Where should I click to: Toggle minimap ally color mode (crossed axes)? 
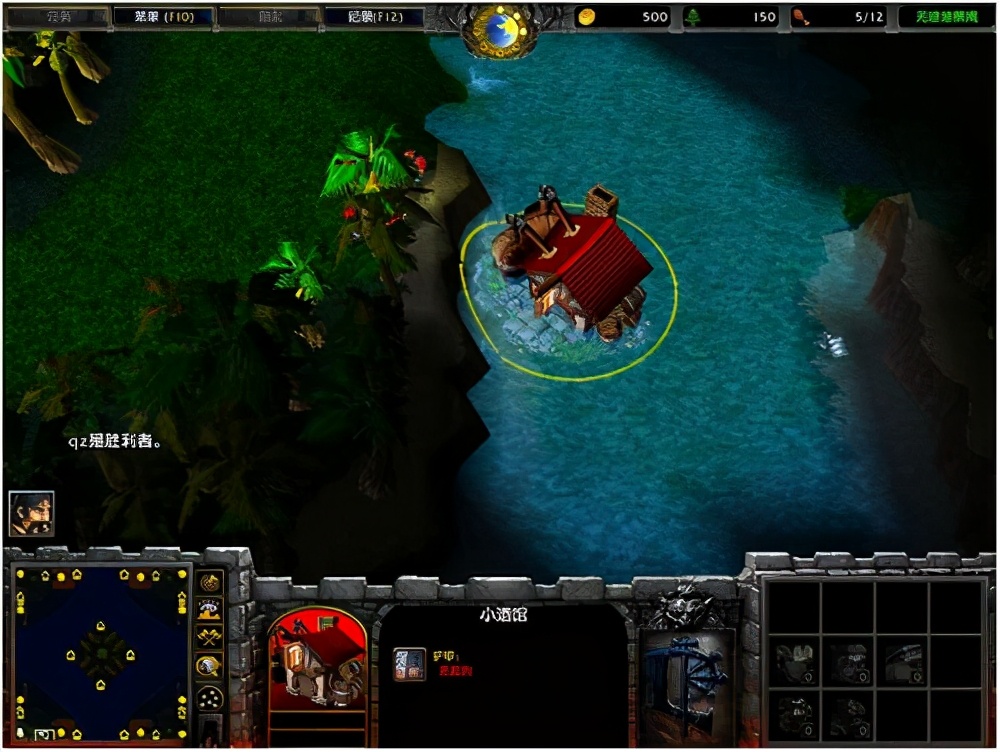pos(210,638)
